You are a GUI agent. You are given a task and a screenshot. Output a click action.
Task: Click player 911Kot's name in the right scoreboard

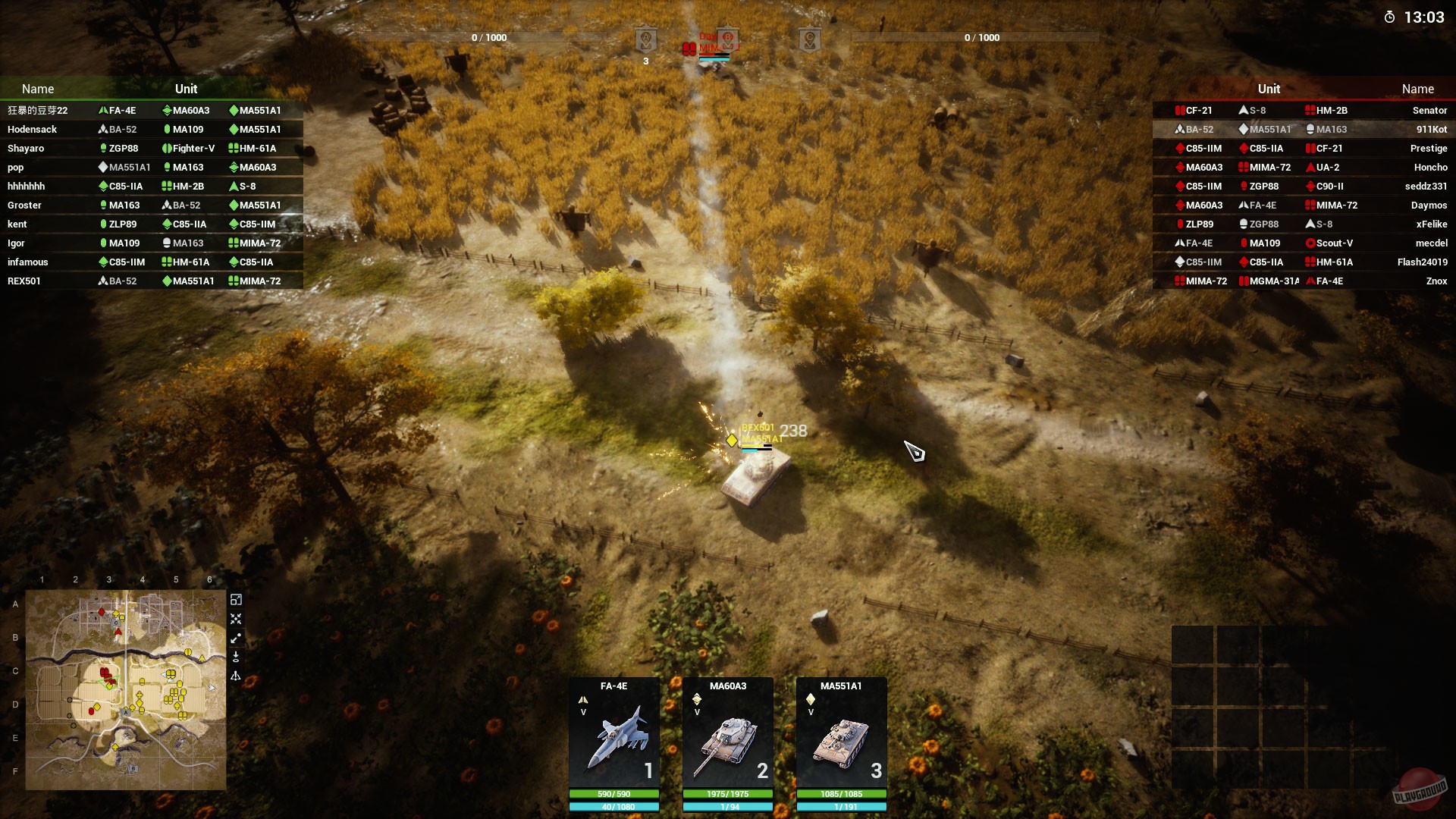pyautogui.click(x=1432, y=129)
